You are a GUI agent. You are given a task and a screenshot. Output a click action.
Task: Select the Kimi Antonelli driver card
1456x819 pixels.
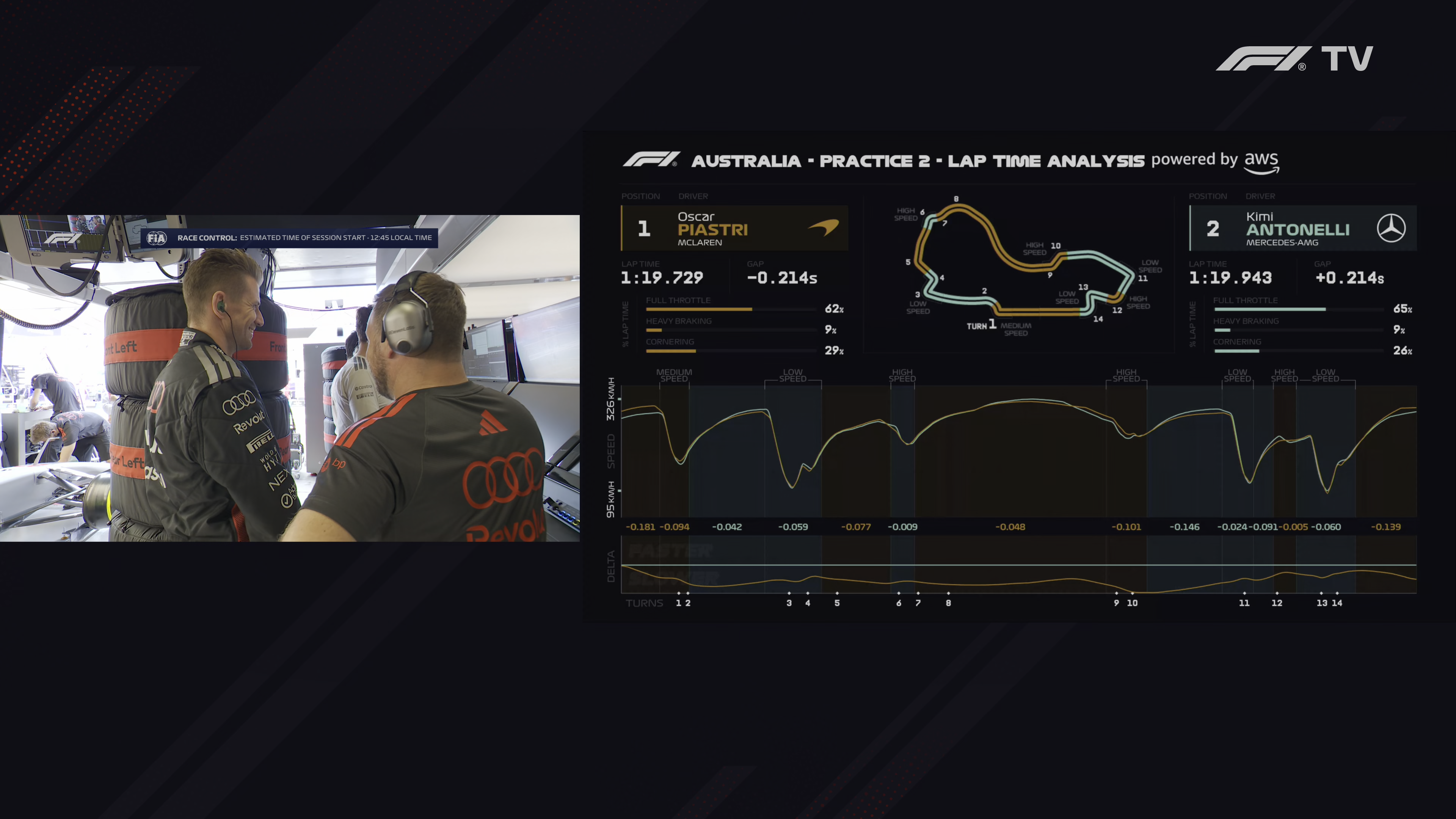[x=1302, y=228]
